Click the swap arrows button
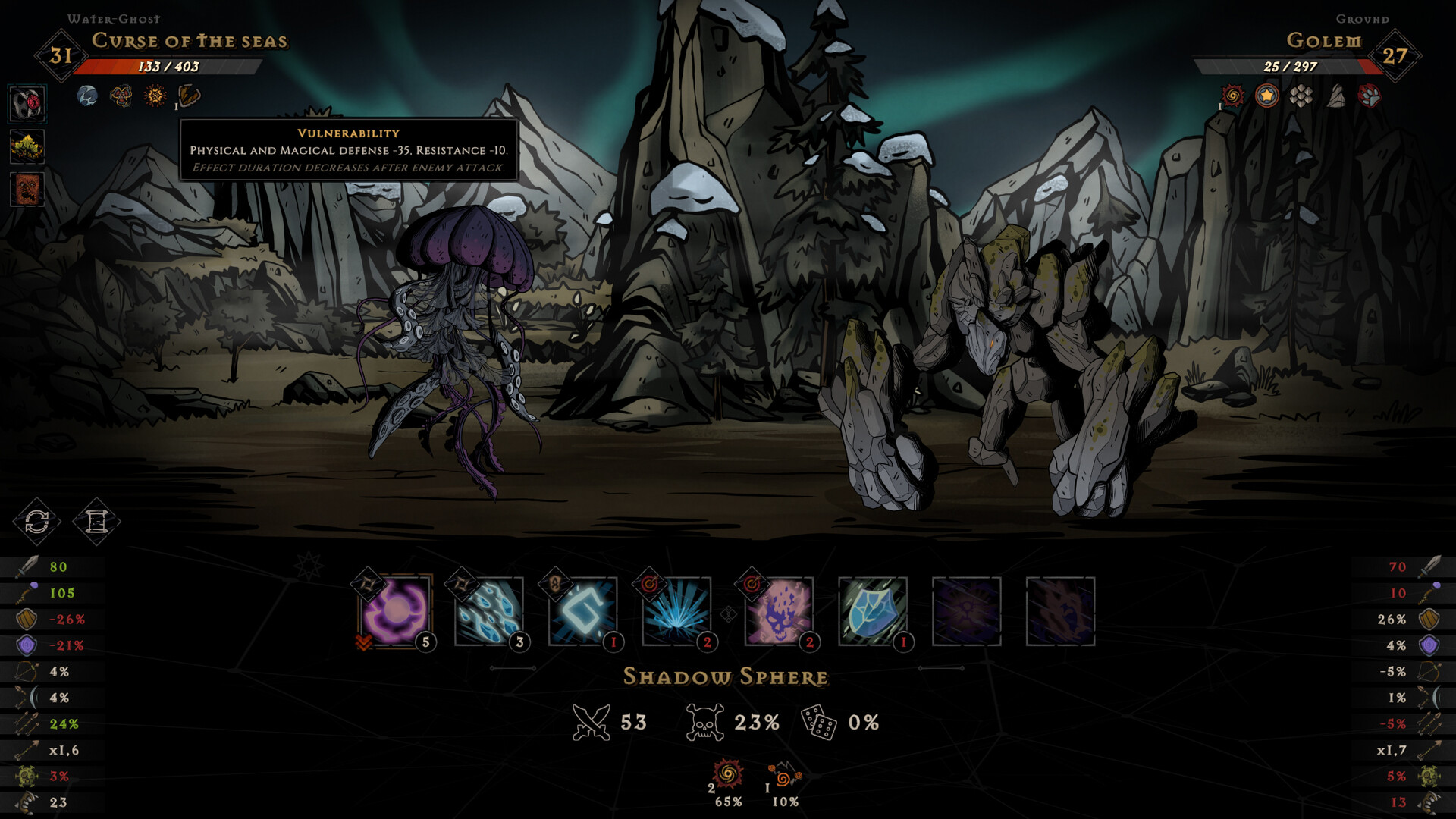1456x819 pixels. point(36,522)
